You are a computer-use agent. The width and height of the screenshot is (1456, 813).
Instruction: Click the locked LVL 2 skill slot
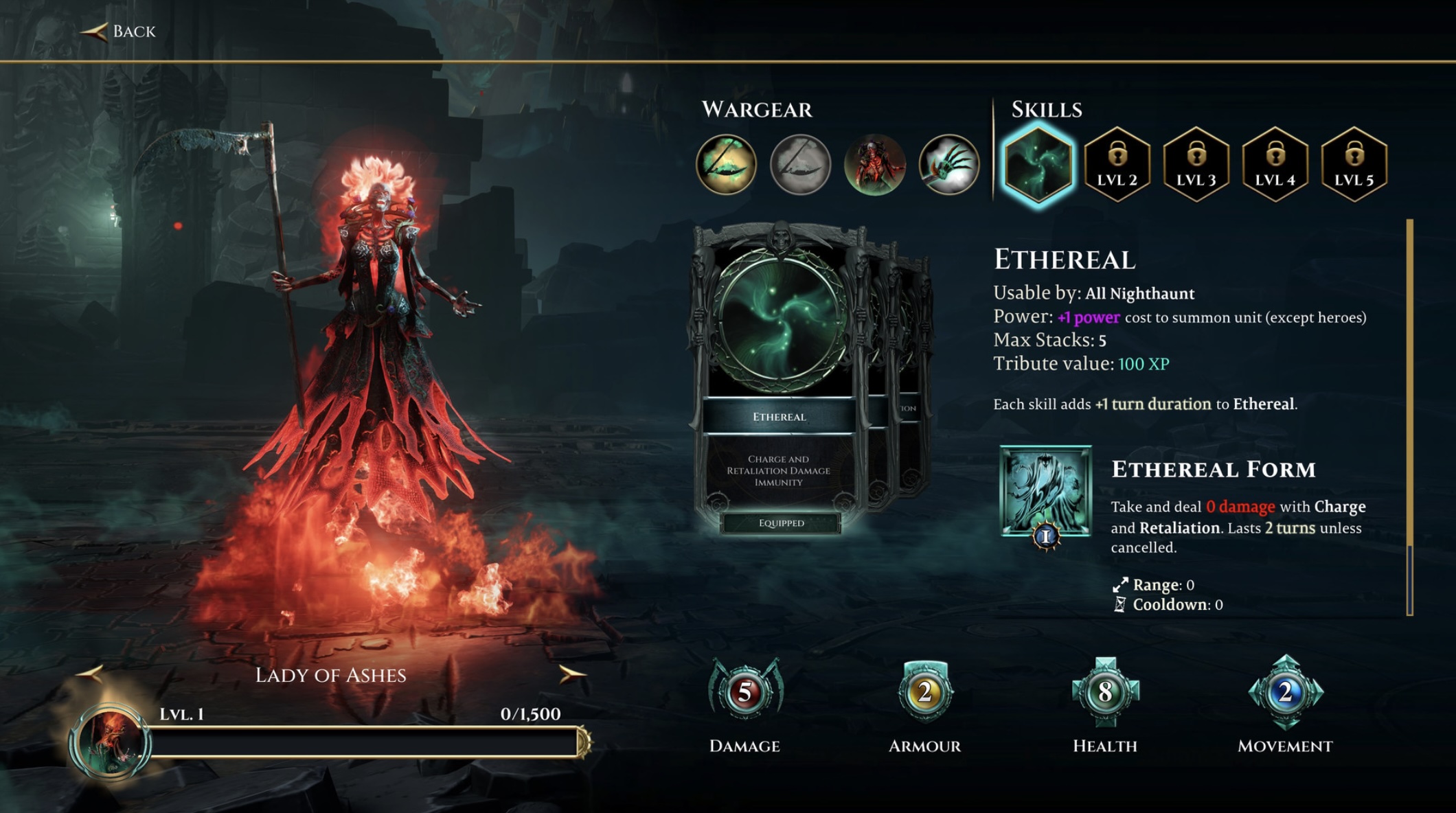click(x=1117, y=165)
